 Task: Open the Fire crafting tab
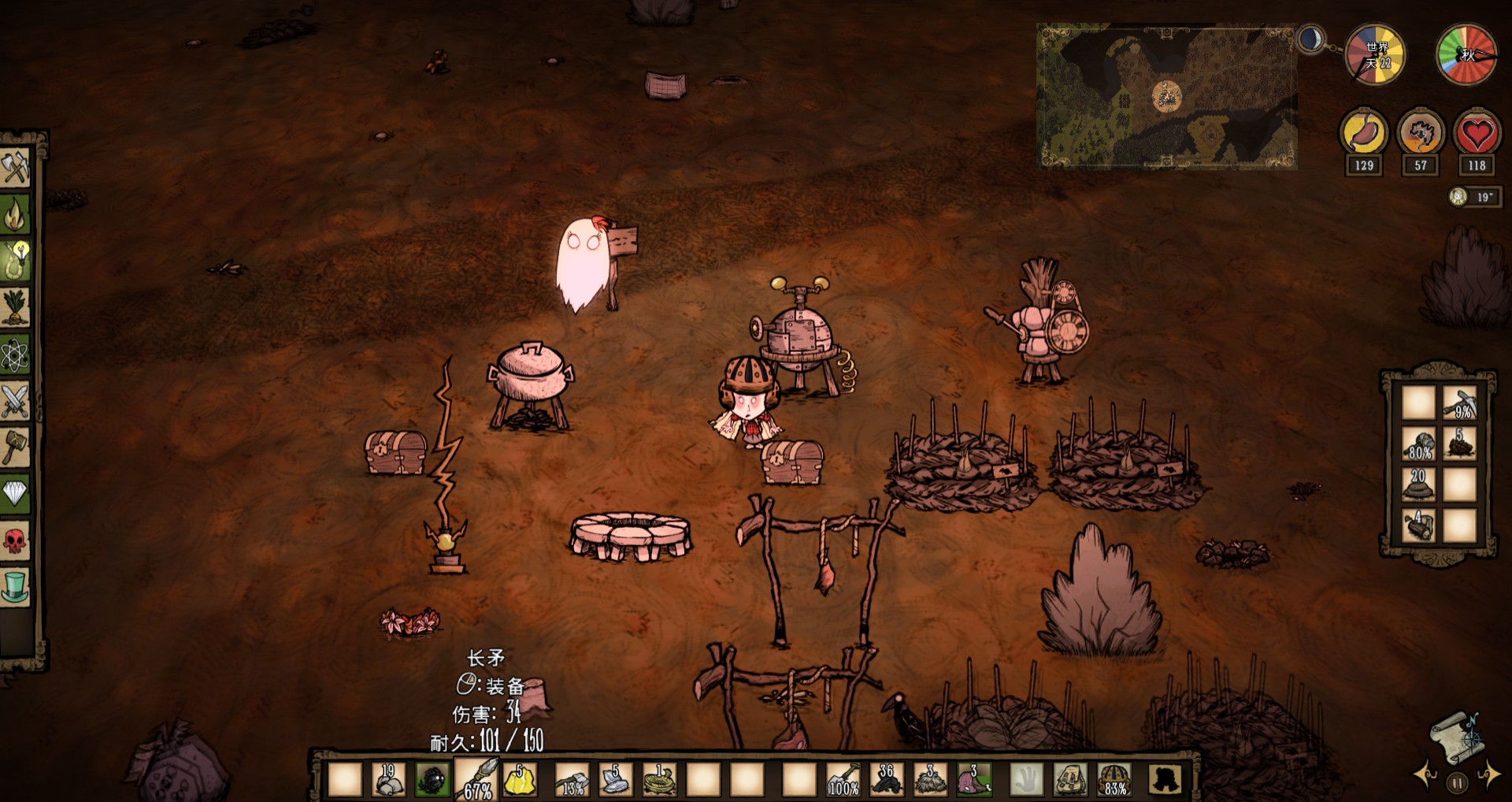point(15,213)
